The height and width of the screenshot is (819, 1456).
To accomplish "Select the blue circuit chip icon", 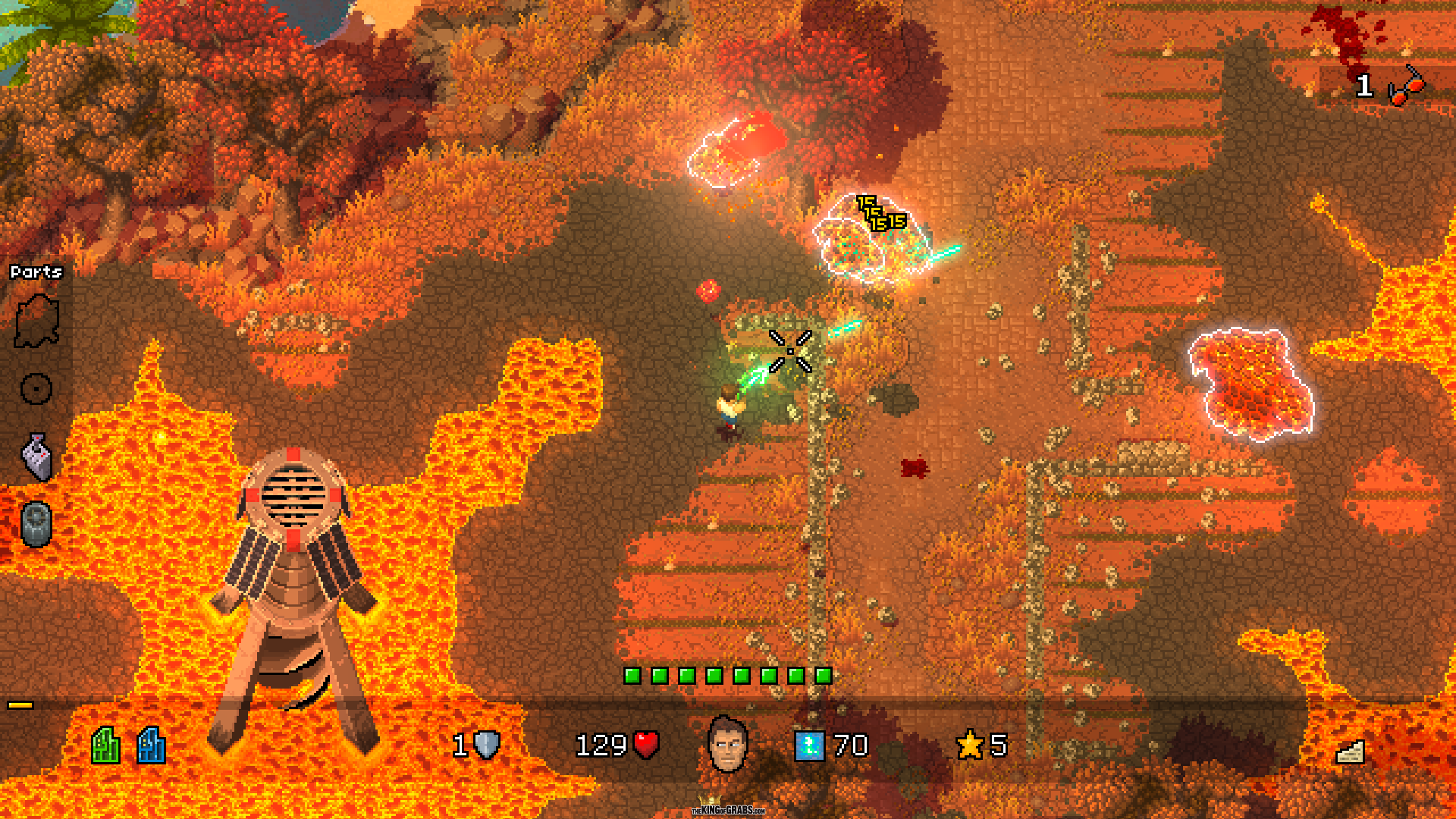I will tap(151, 745).
